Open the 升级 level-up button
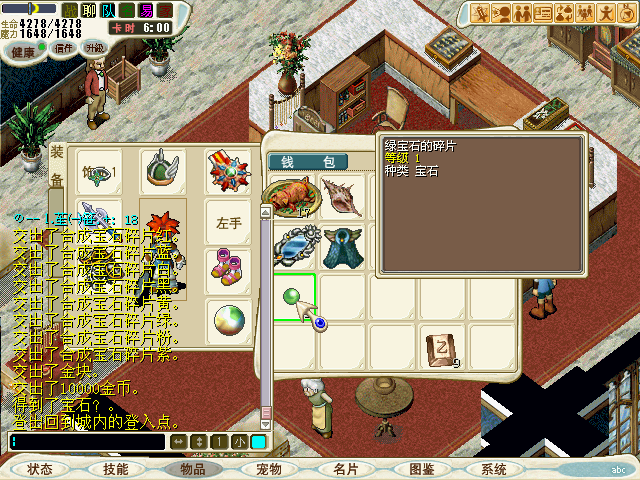 (96, 48)
